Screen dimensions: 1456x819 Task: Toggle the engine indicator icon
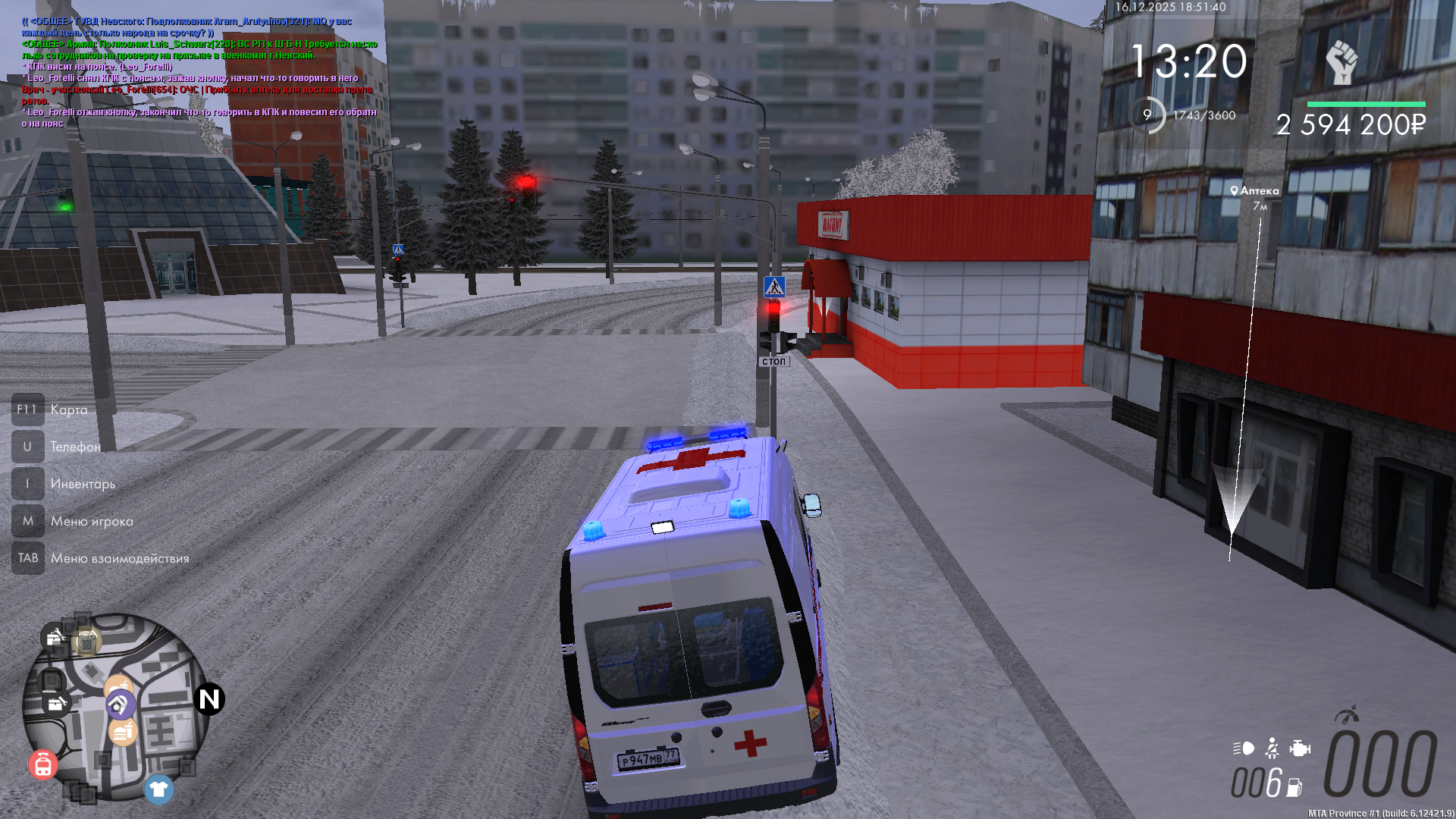point(1300,748)
